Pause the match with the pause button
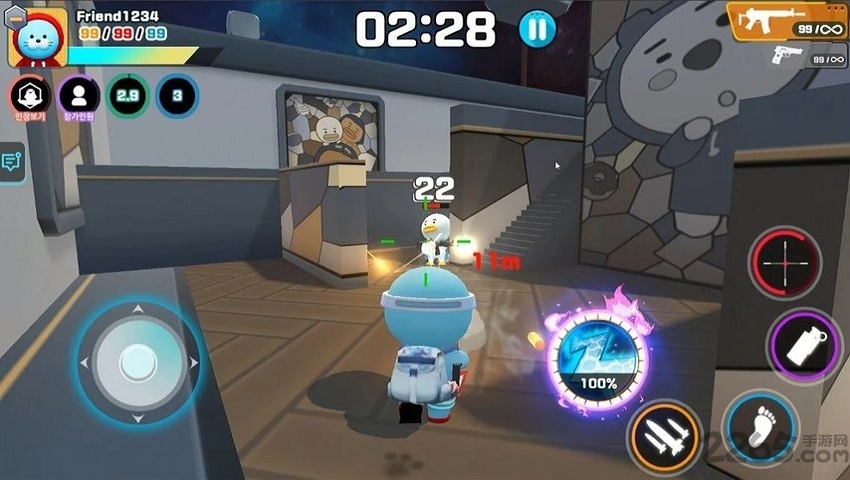 (537, 28)
